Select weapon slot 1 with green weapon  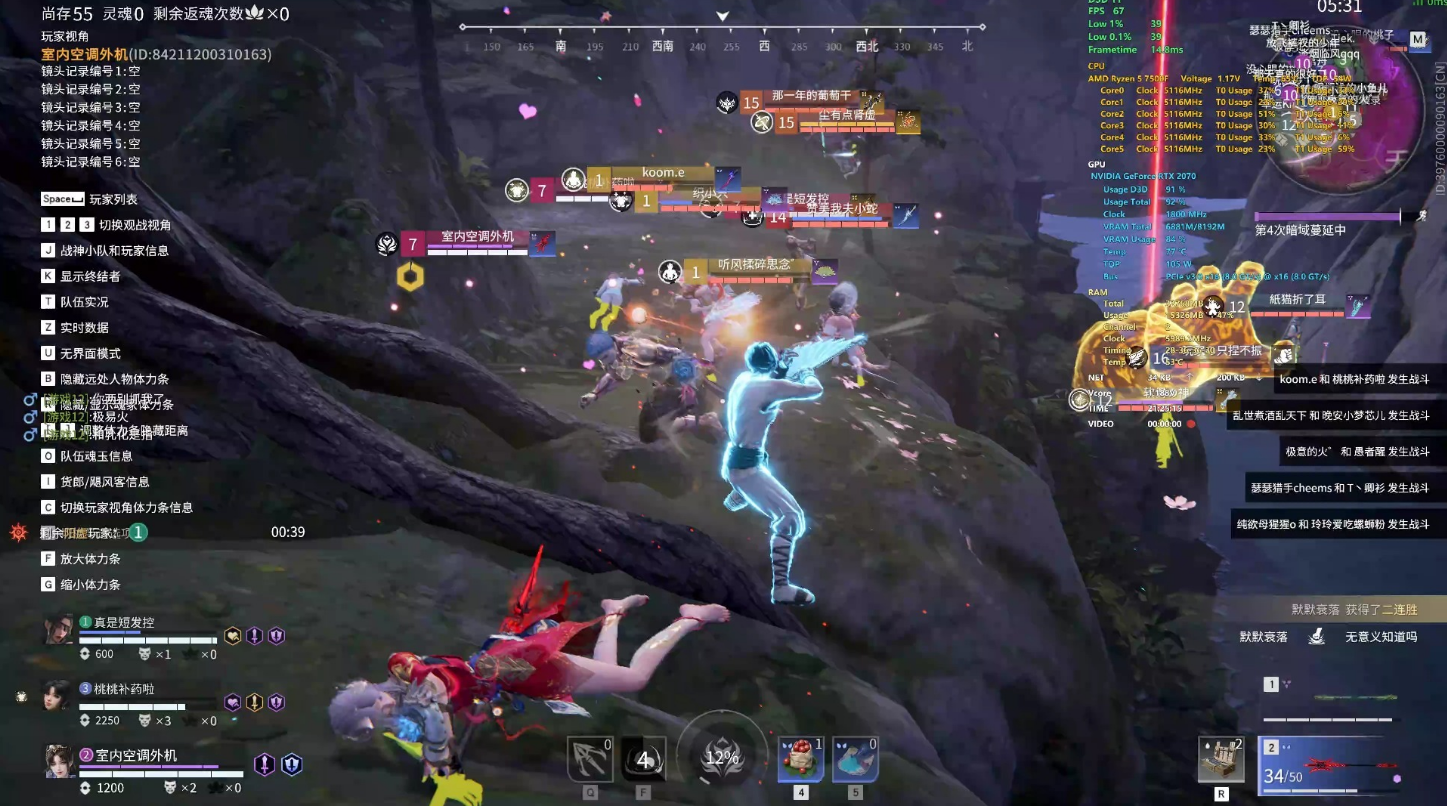[1328, 700]
